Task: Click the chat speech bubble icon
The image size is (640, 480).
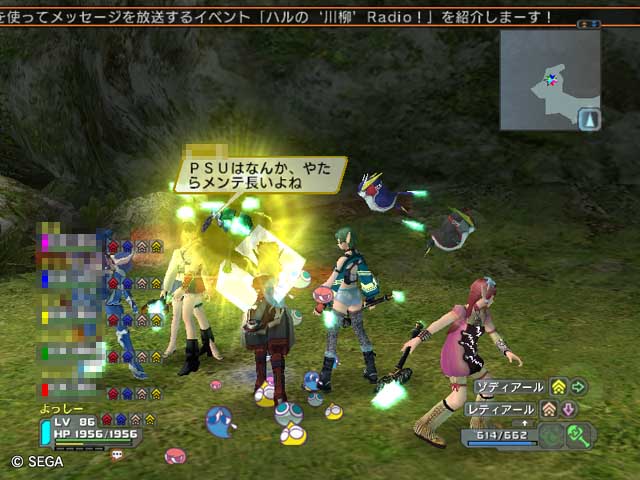Action: coord(117,455)
